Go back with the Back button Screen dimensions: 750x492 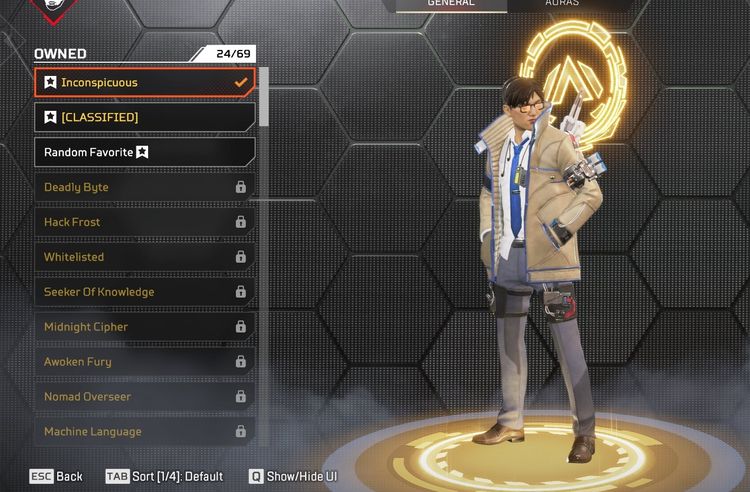(x=56, y=477)
